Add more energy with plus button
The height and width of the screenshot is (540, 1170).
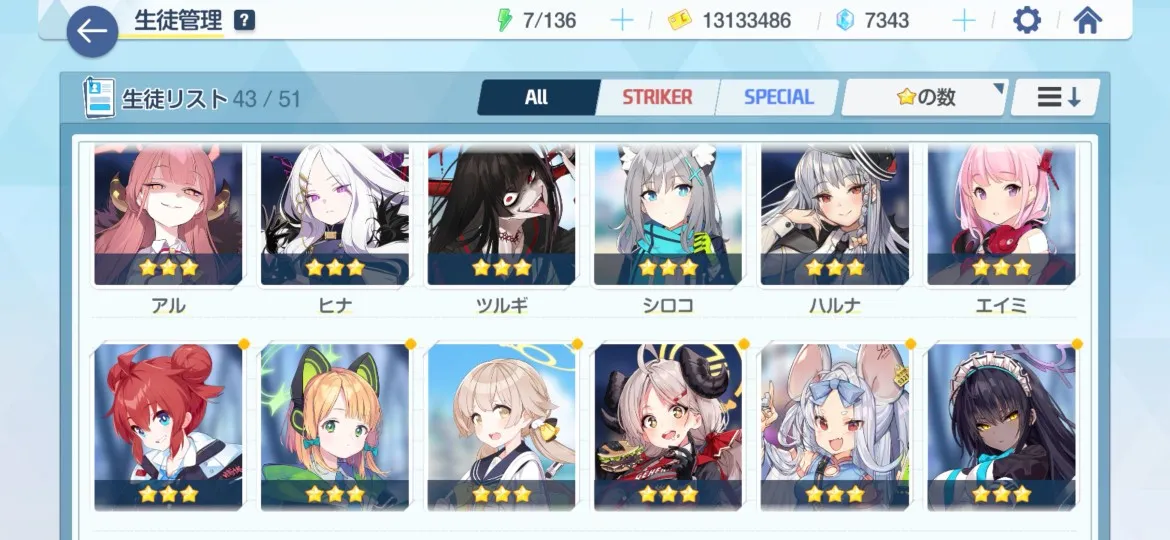621,20
